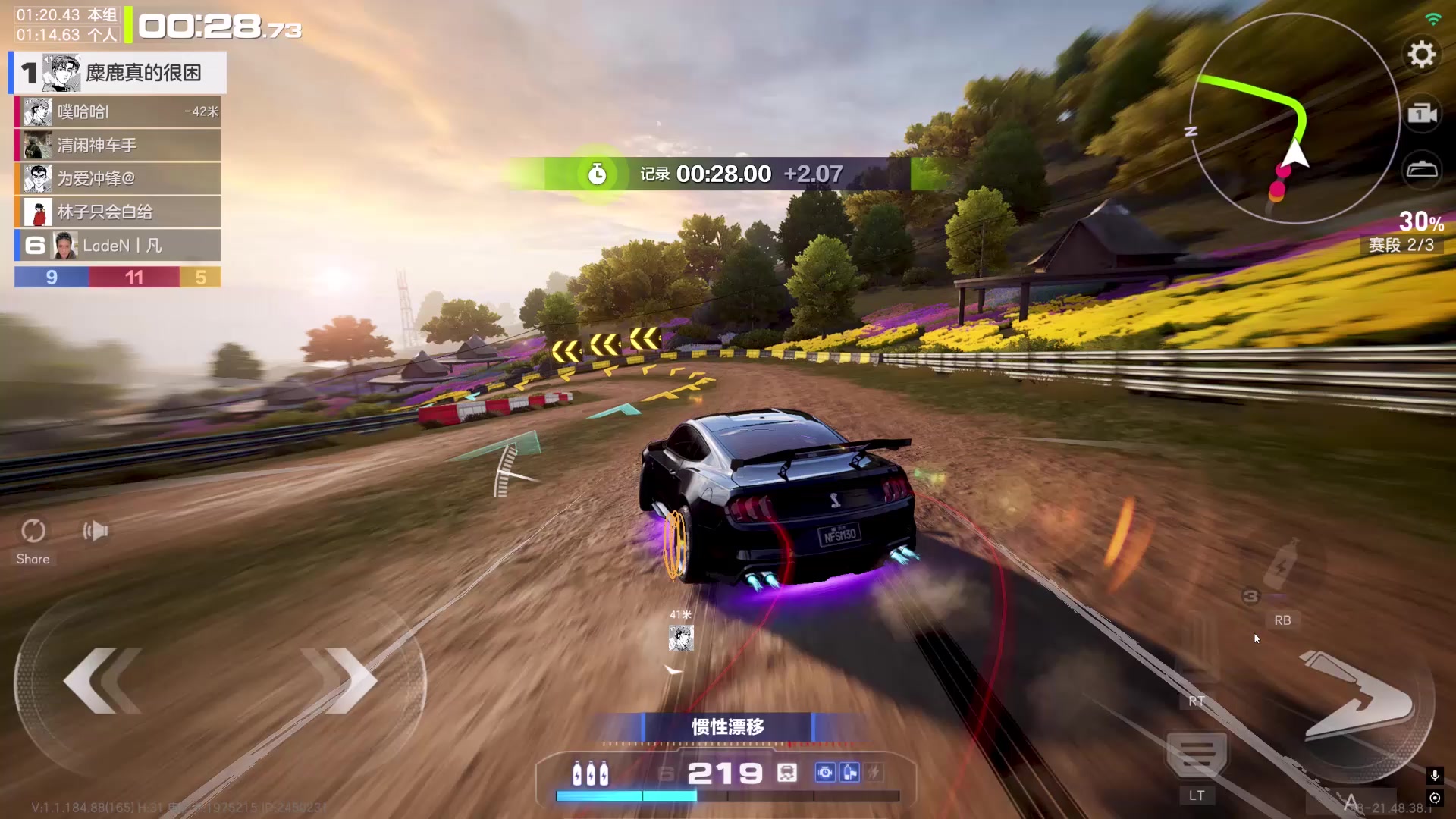Screen dimensions: 1456x819
Task: Select player 噗哈哈l in the ranking list
Action: pyautogui.click(x=118, y=112)
